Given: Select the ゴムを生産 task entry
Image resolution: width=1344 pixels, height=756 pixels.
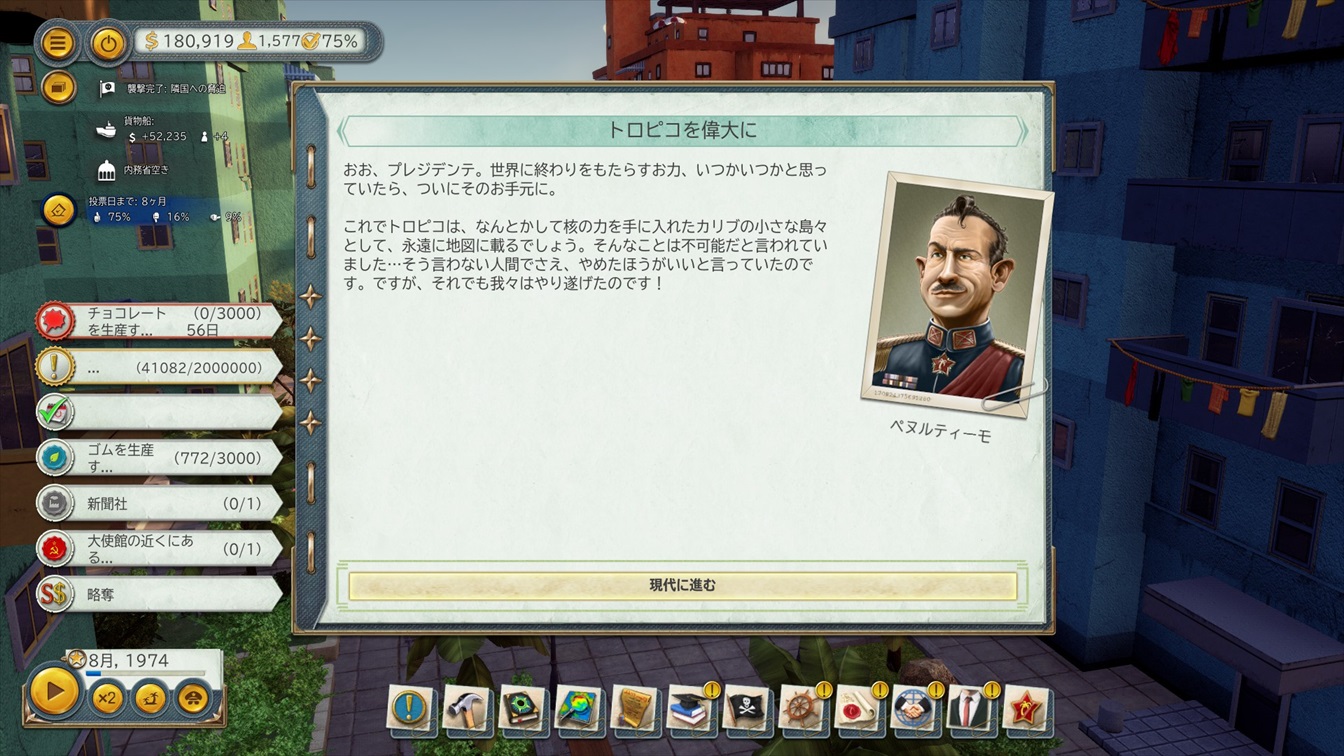Looking at the screenshot, I should (x=160, y=458).
